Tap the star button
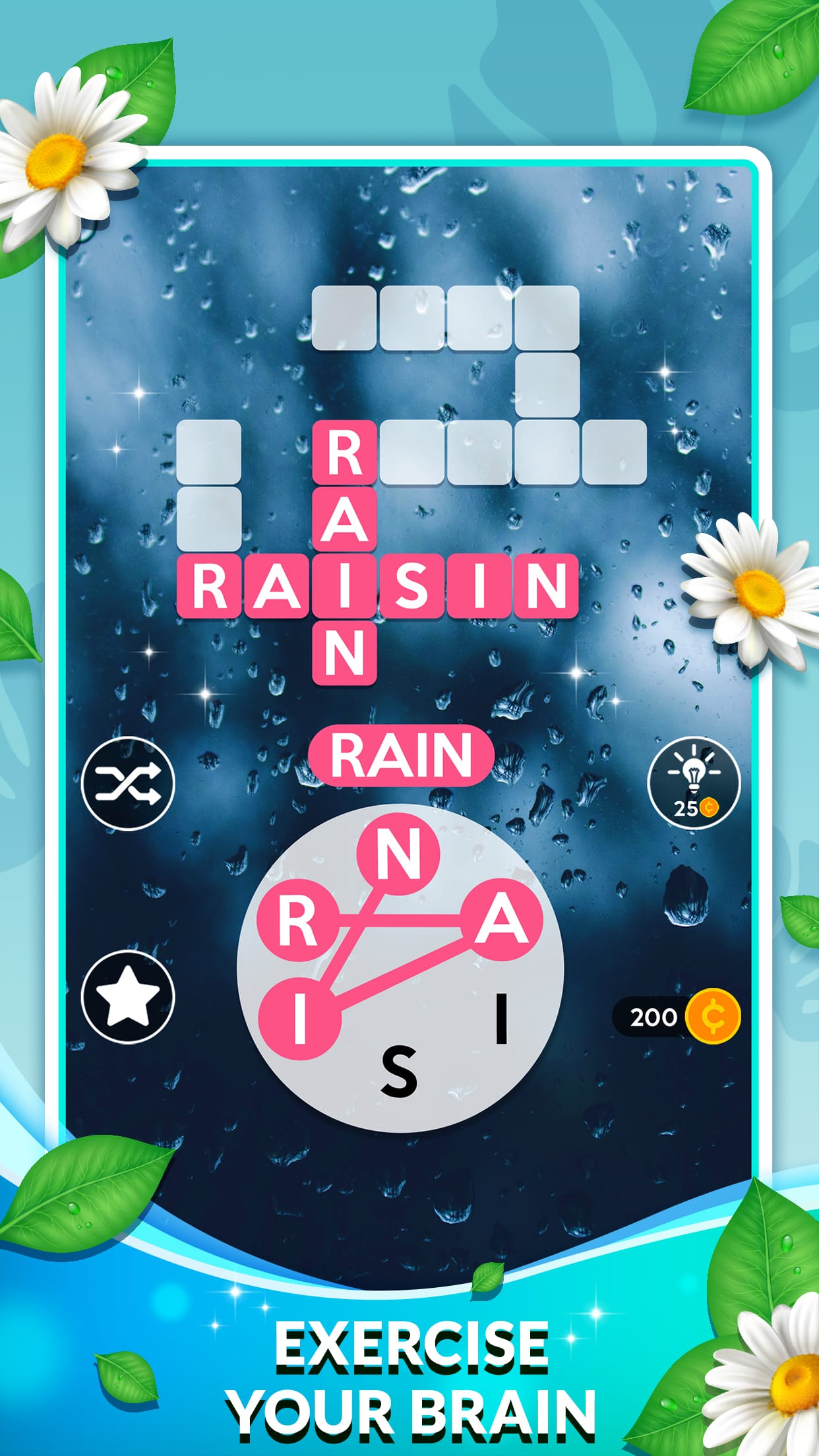819x1456 pixels. (x=127, y=996)
